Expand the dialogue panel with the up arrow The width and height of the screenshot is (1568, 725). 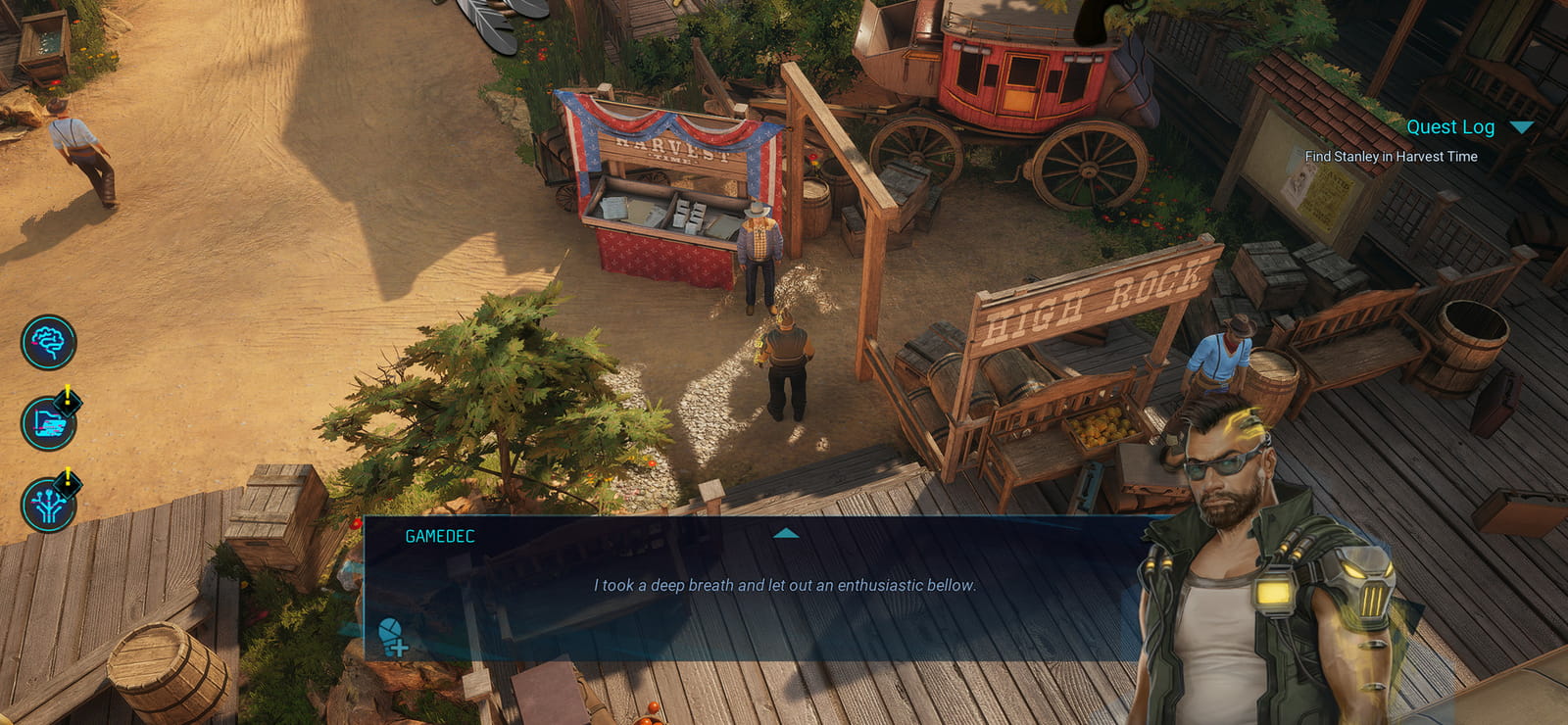(x=786, y=534)
